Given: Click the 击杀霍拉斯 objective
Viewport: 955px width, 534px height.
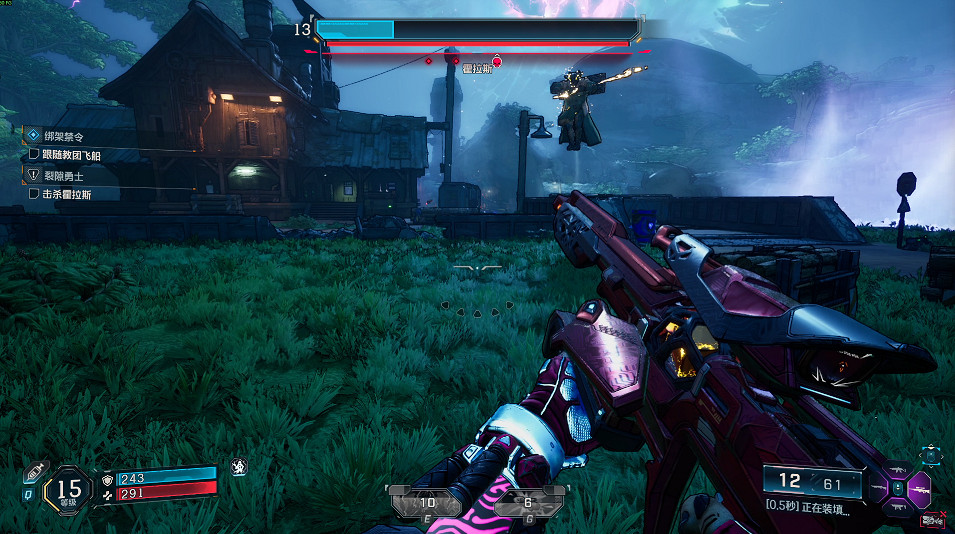Looking at the screenshot, I should [66, 193].
